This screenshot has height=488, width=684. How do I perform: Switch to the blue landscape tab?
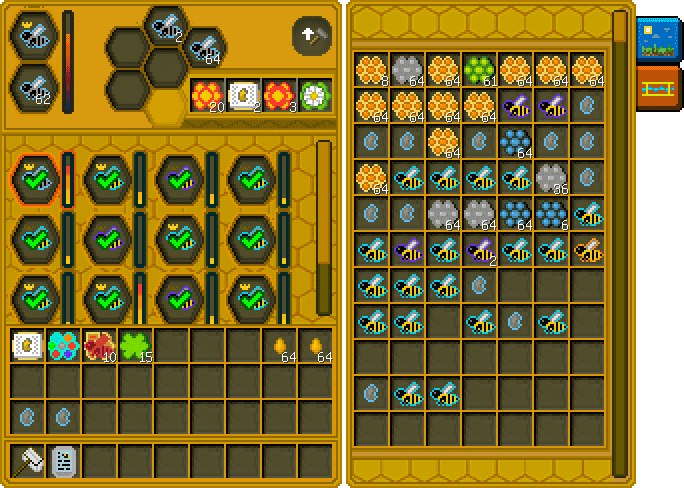point(656,40)
